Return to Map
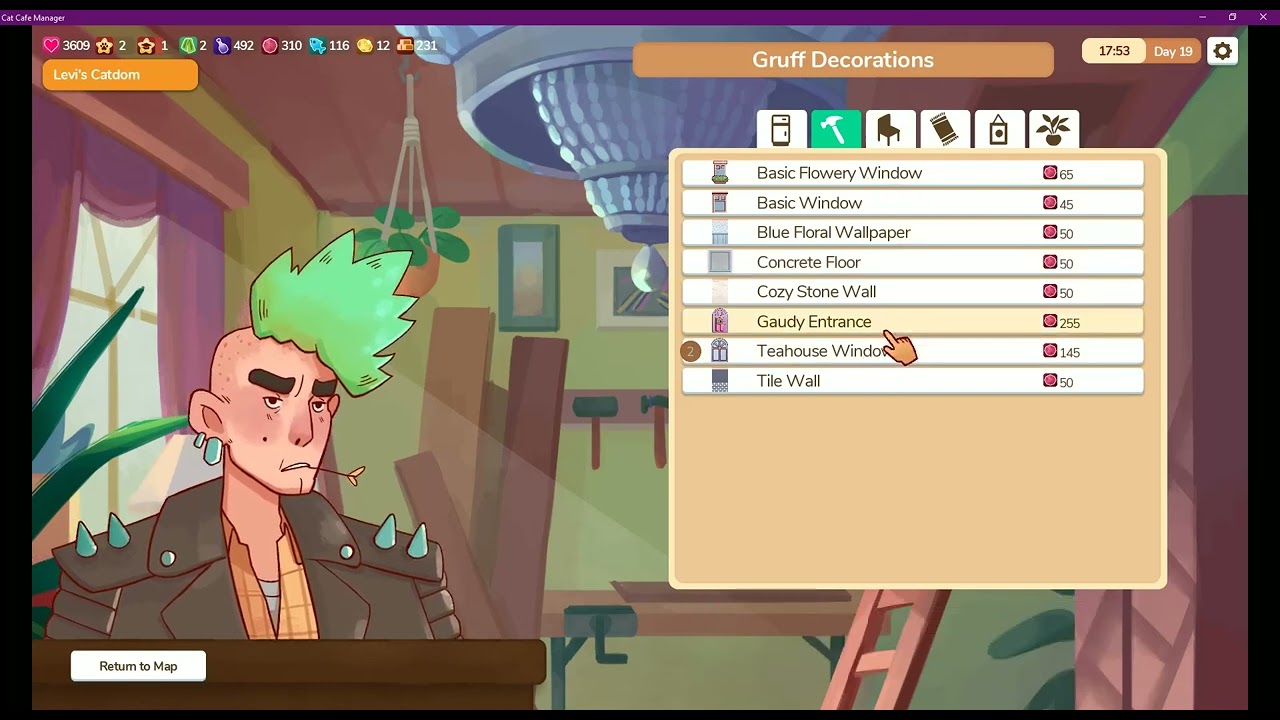The width and height of the screenshot is (1280, 720). click(x=138, y=666)
